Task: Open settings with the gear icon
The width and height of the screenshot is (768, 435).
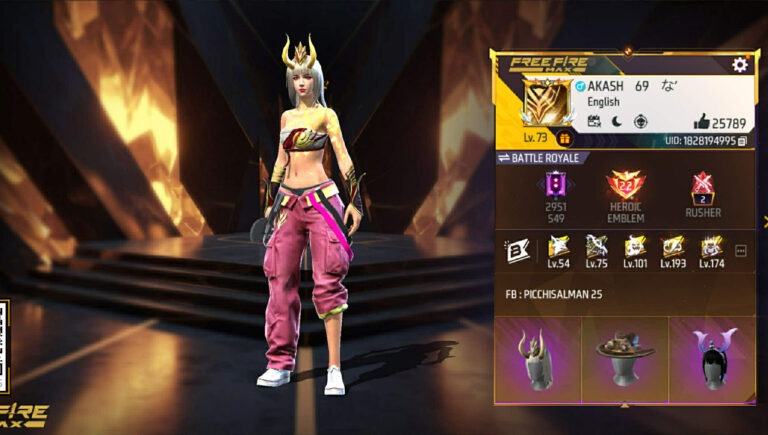Action: [x=740, y=65]
